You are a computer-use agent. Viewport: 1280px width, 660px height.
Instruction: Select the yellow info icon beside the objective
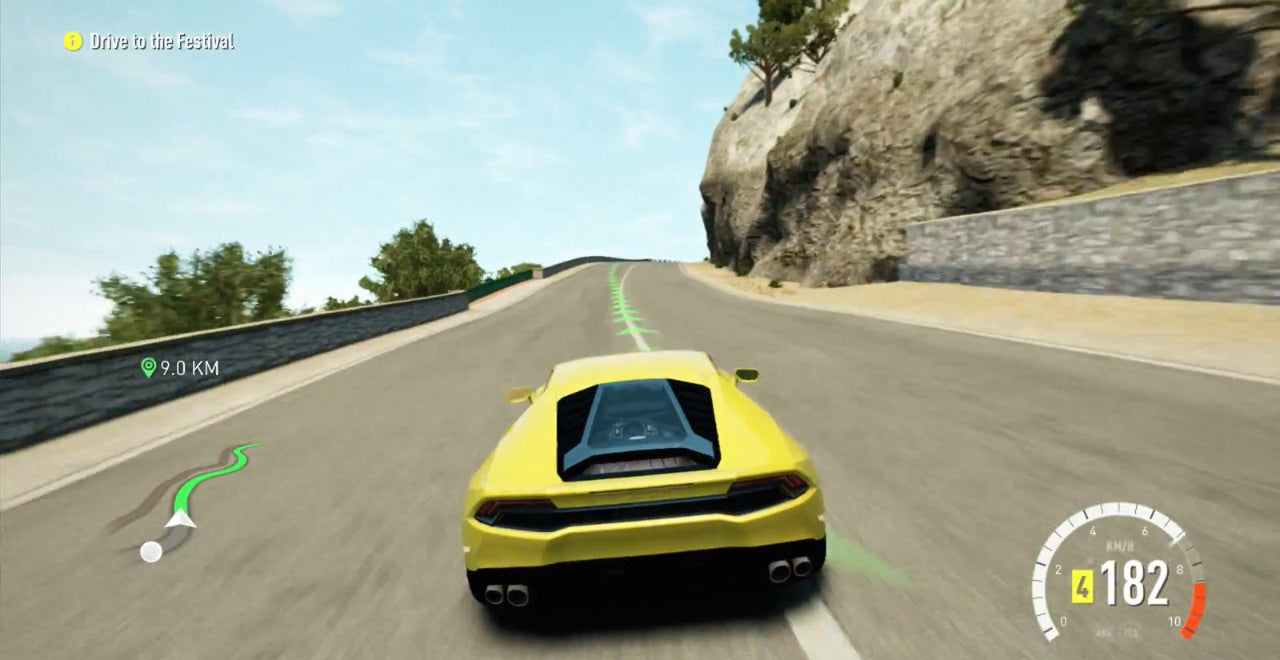(x=73, y=41)
